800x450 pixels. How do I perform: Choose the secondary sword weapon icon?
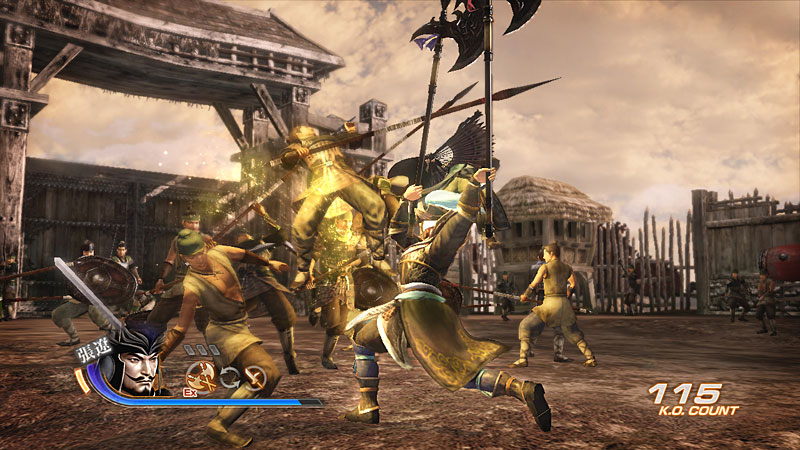point(255,377)
